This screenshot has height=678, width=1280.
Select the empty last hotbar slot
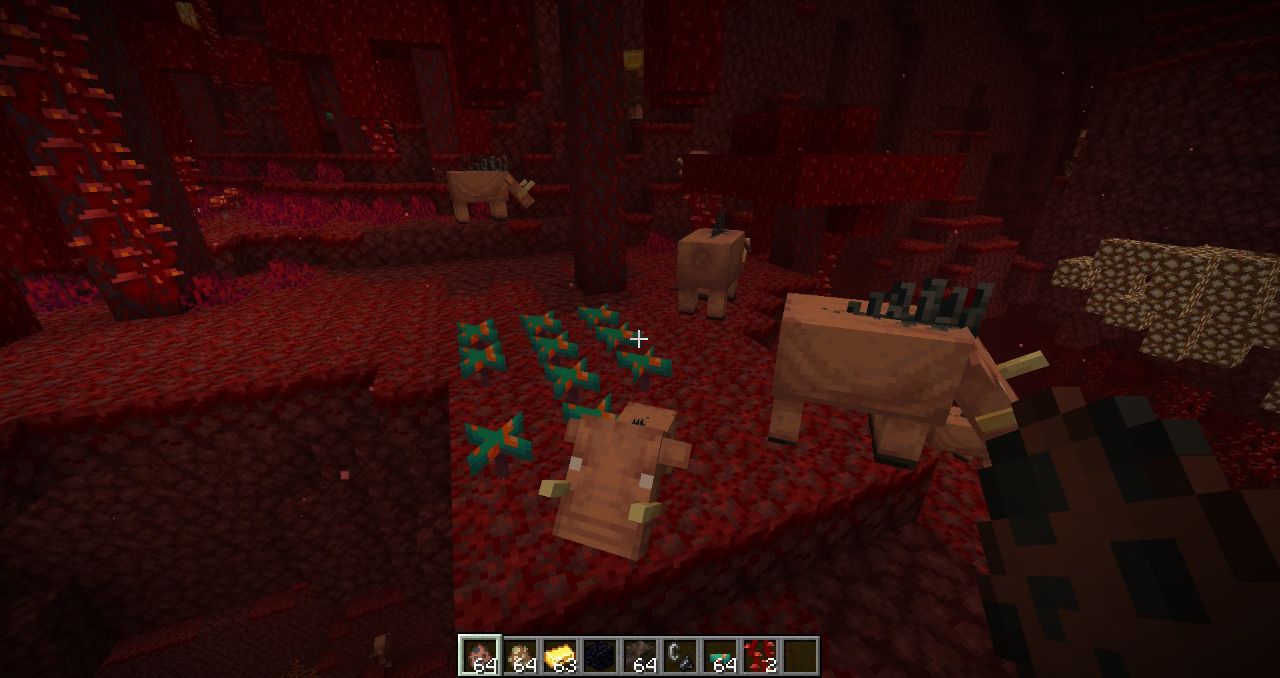tap(799, 656)
